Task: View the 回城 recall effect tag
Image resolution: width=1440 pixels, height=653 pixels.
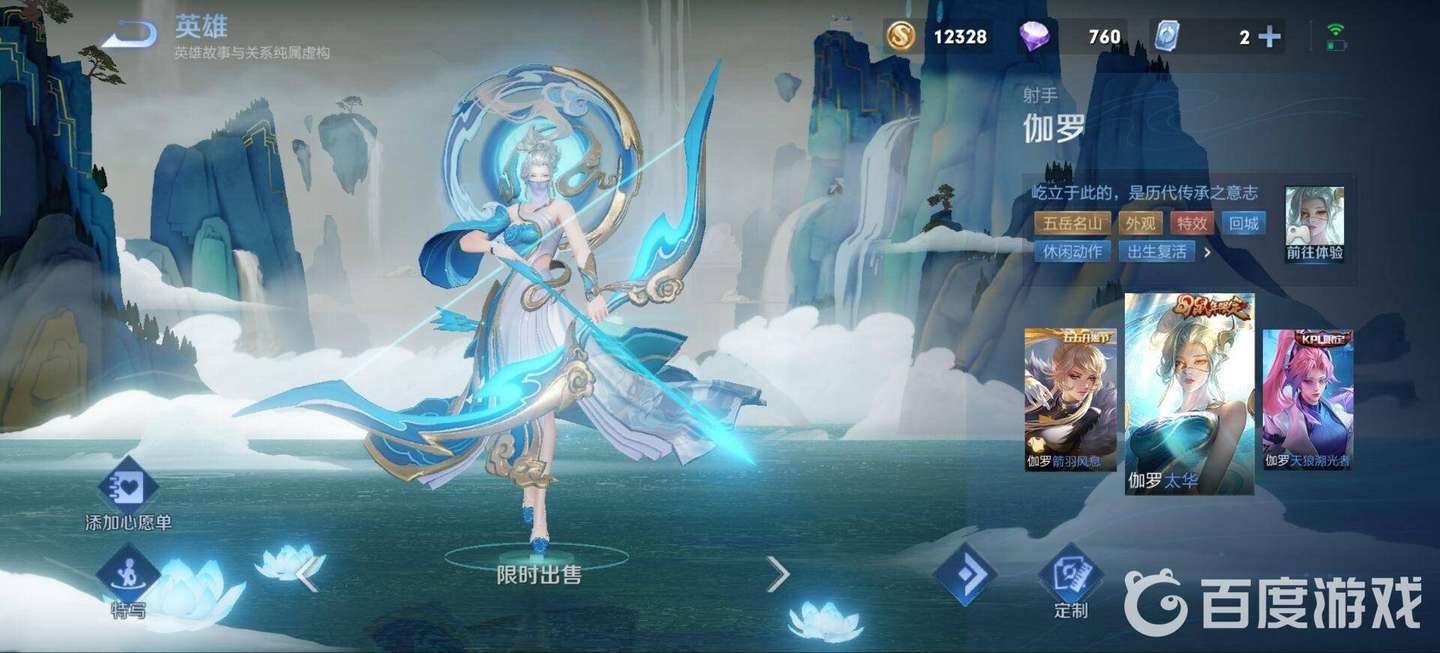Action: (1244, 223)
